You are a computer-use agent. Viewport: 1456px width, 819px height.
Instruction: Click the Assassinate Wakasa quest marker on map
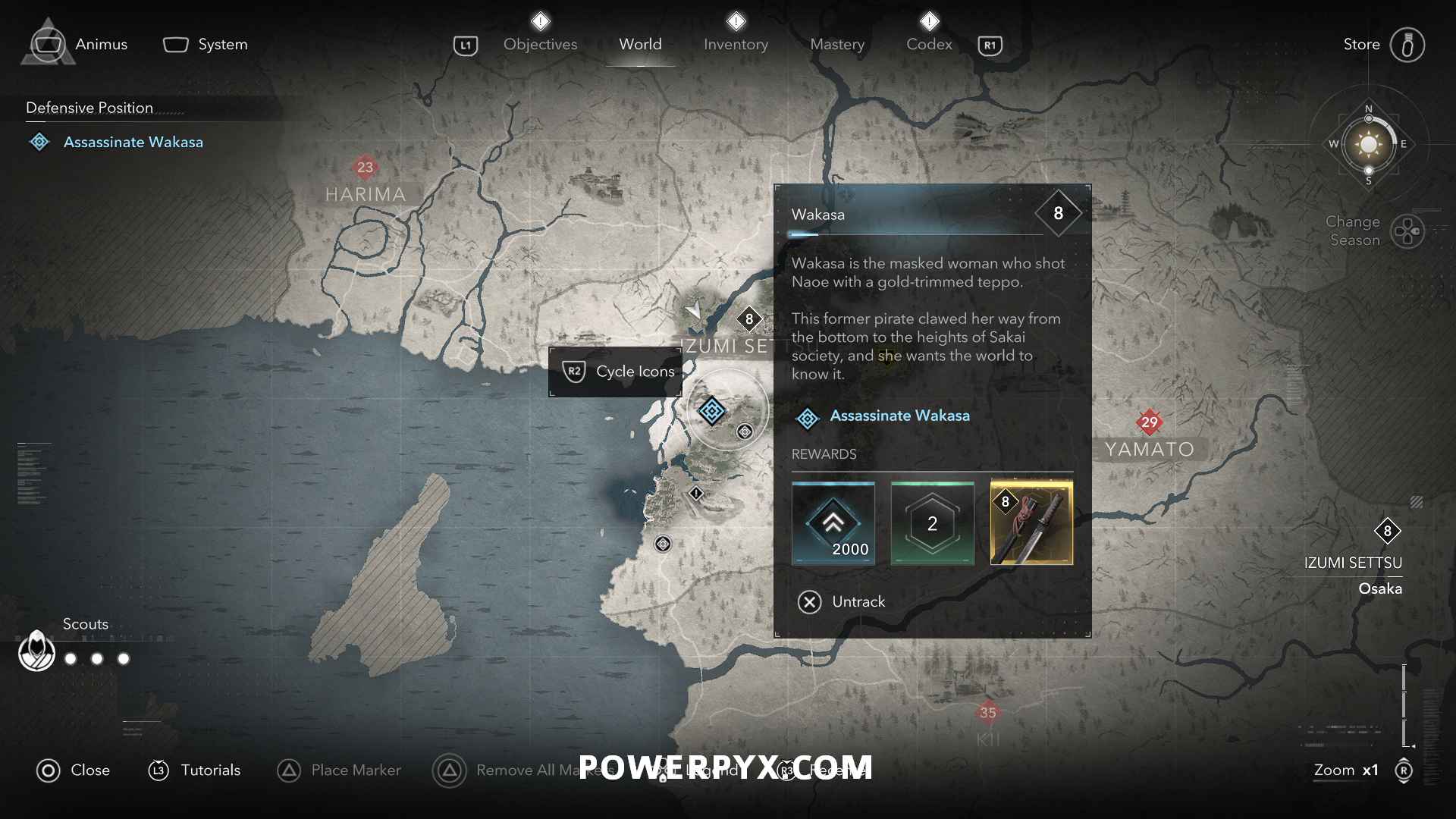click(x=711, y=411)
